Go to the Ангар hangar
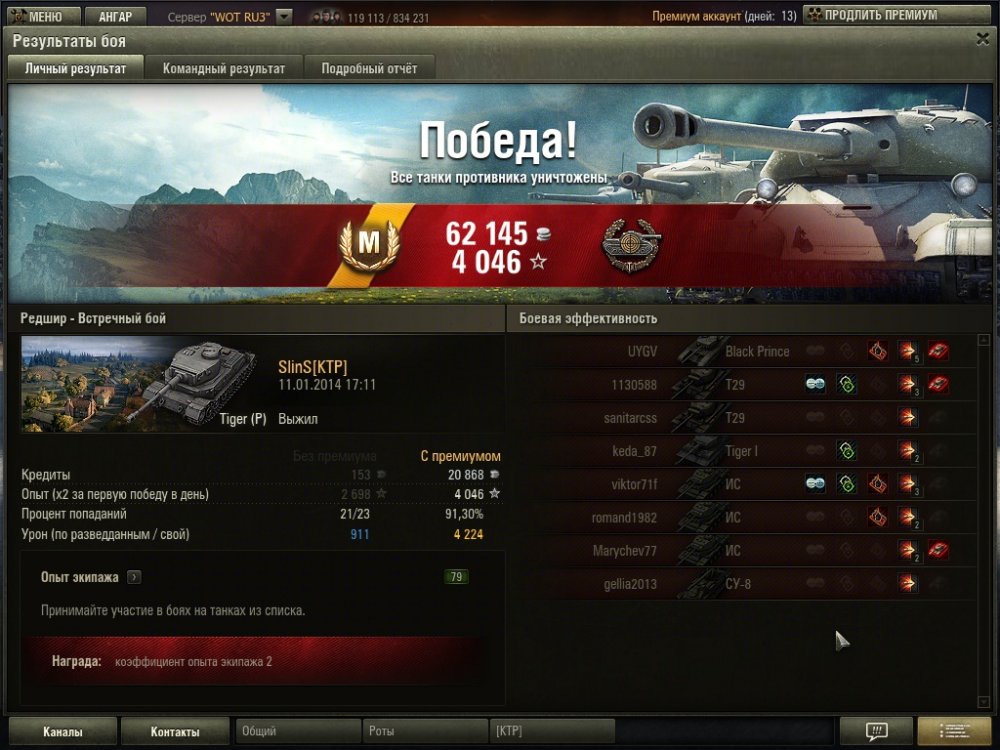Image resolution: width=1000 pixels, height=750 pixels. [x=115, y=17]
